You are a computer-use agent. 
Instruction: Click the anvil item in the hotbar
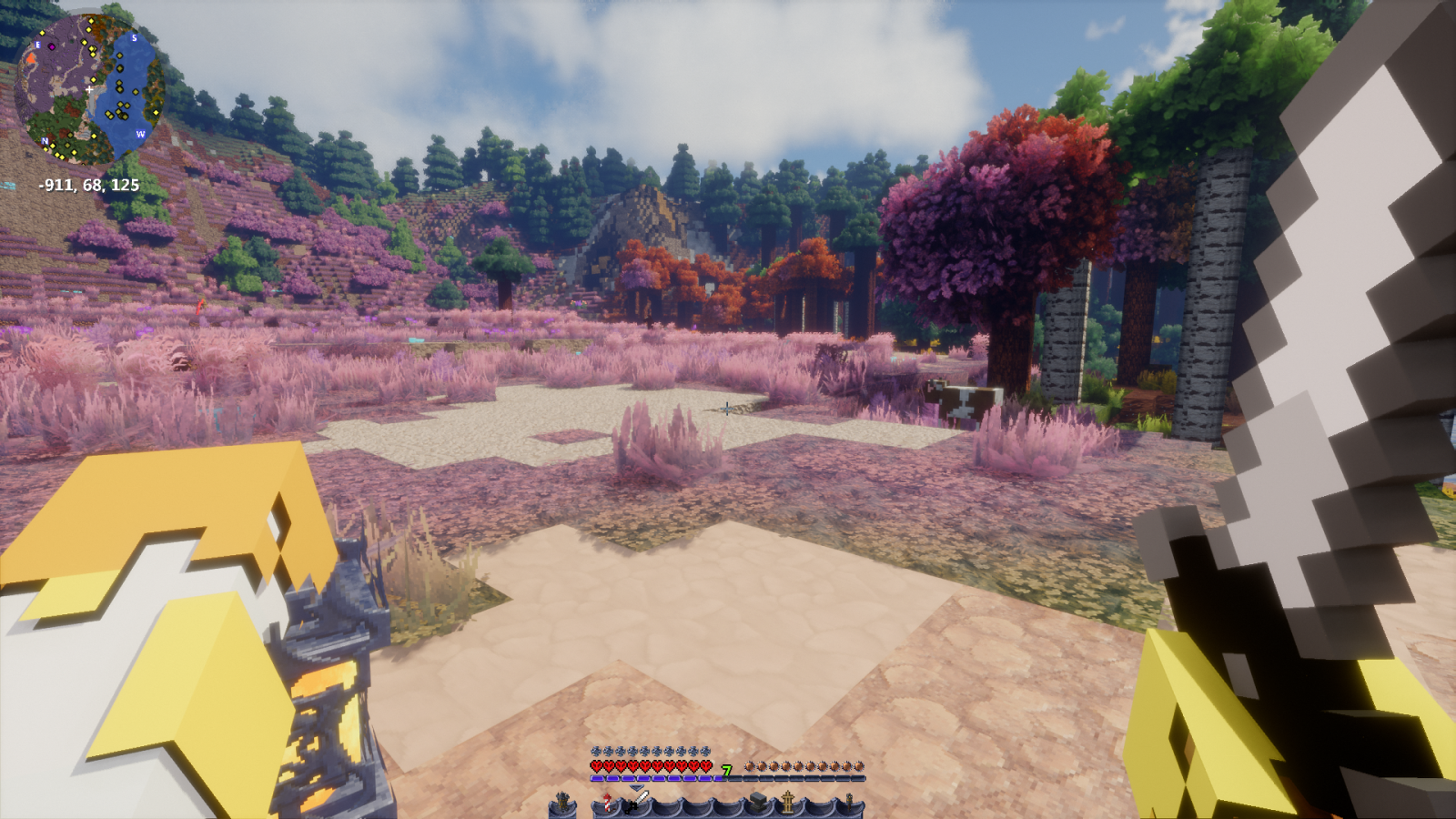[759, 802]
